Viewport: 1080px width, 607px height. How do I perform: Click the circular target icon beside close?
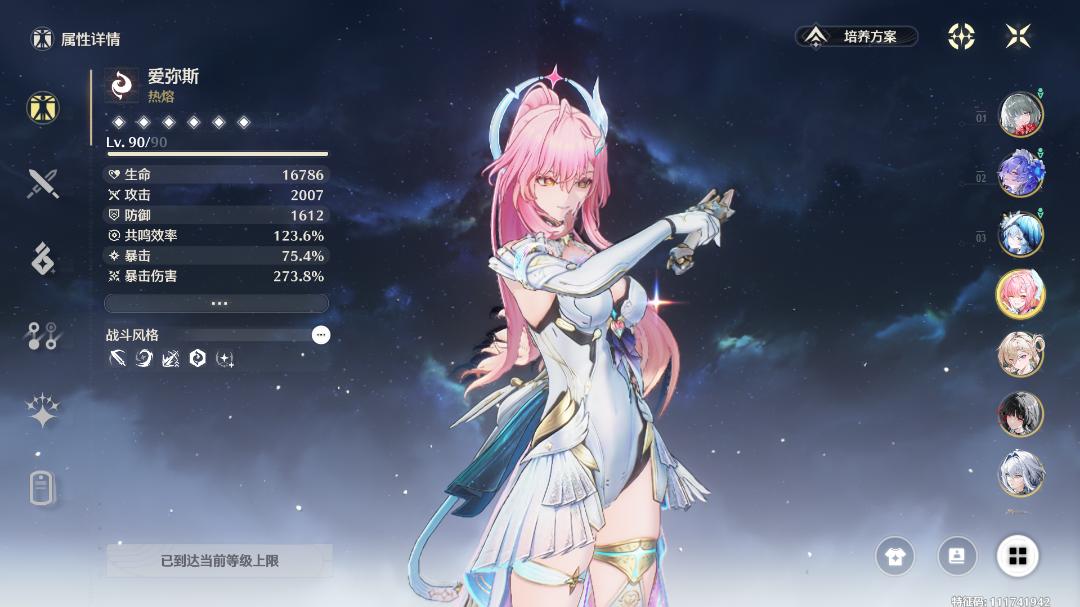coord(961,37)
